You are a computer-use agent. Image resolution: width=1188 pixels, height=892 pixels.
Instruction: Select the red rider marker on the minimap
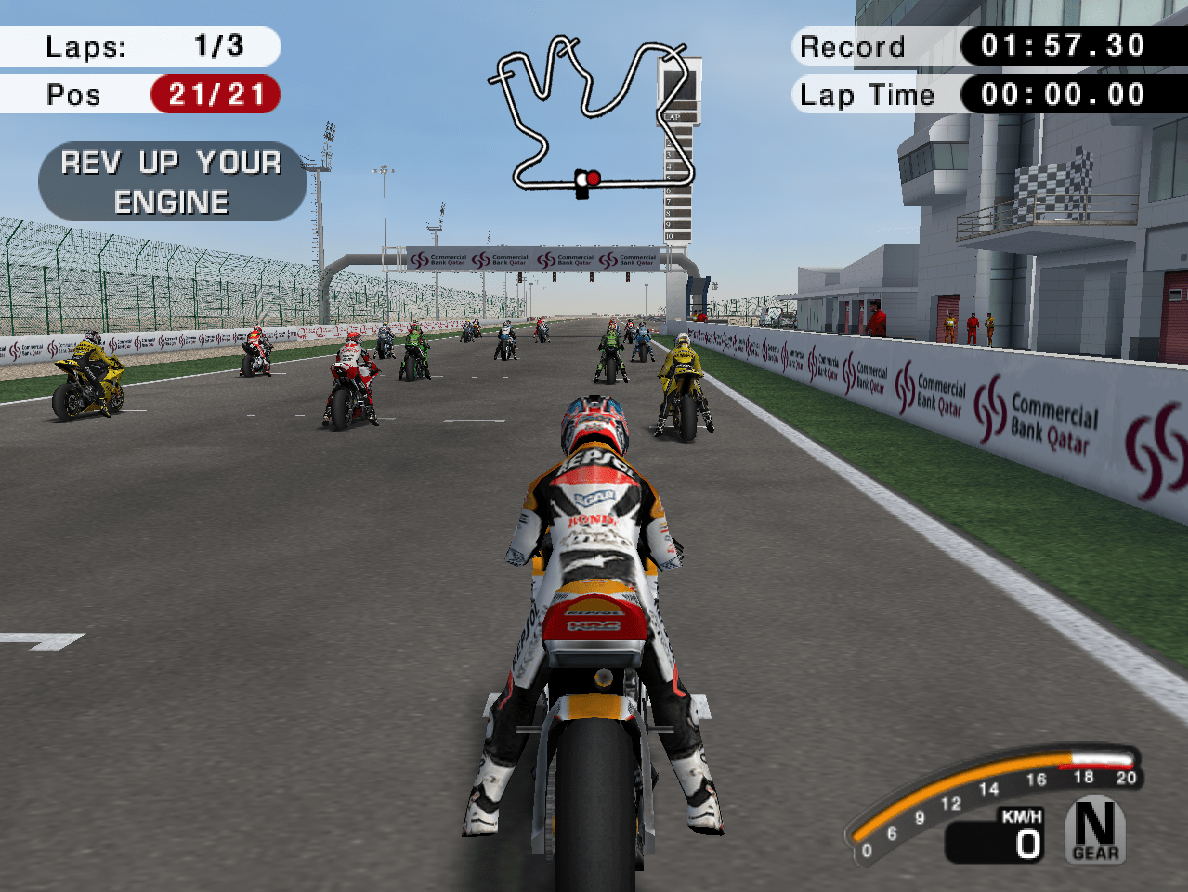(593, 178)
